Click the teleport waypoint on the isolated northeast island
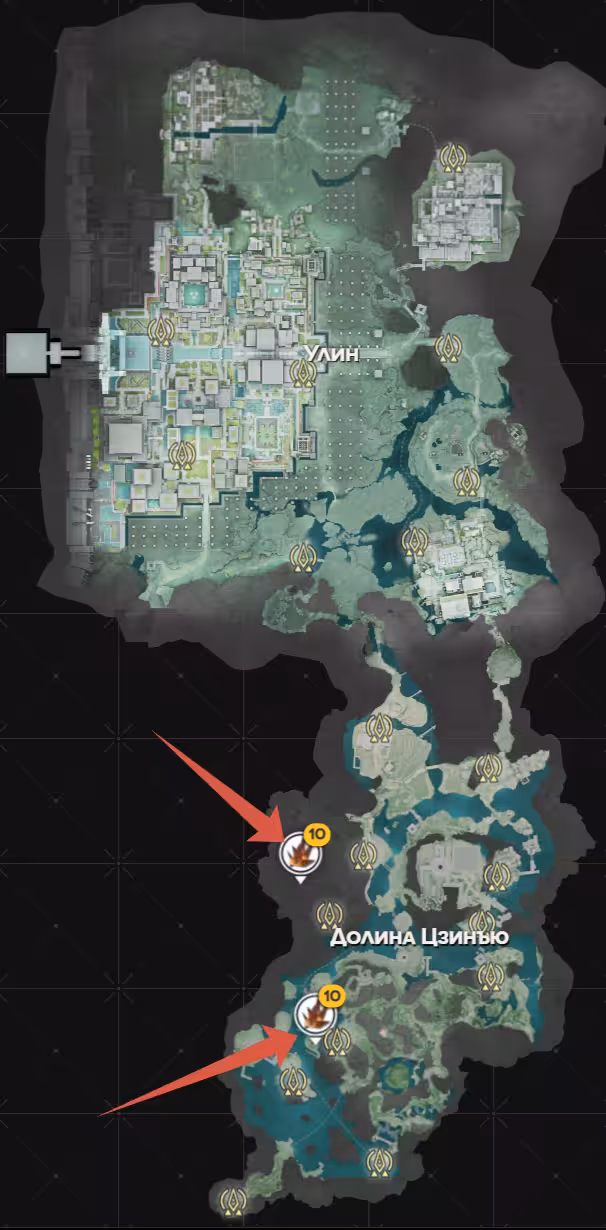Viewport: 606px width, 1230px height. coord(453,158)
